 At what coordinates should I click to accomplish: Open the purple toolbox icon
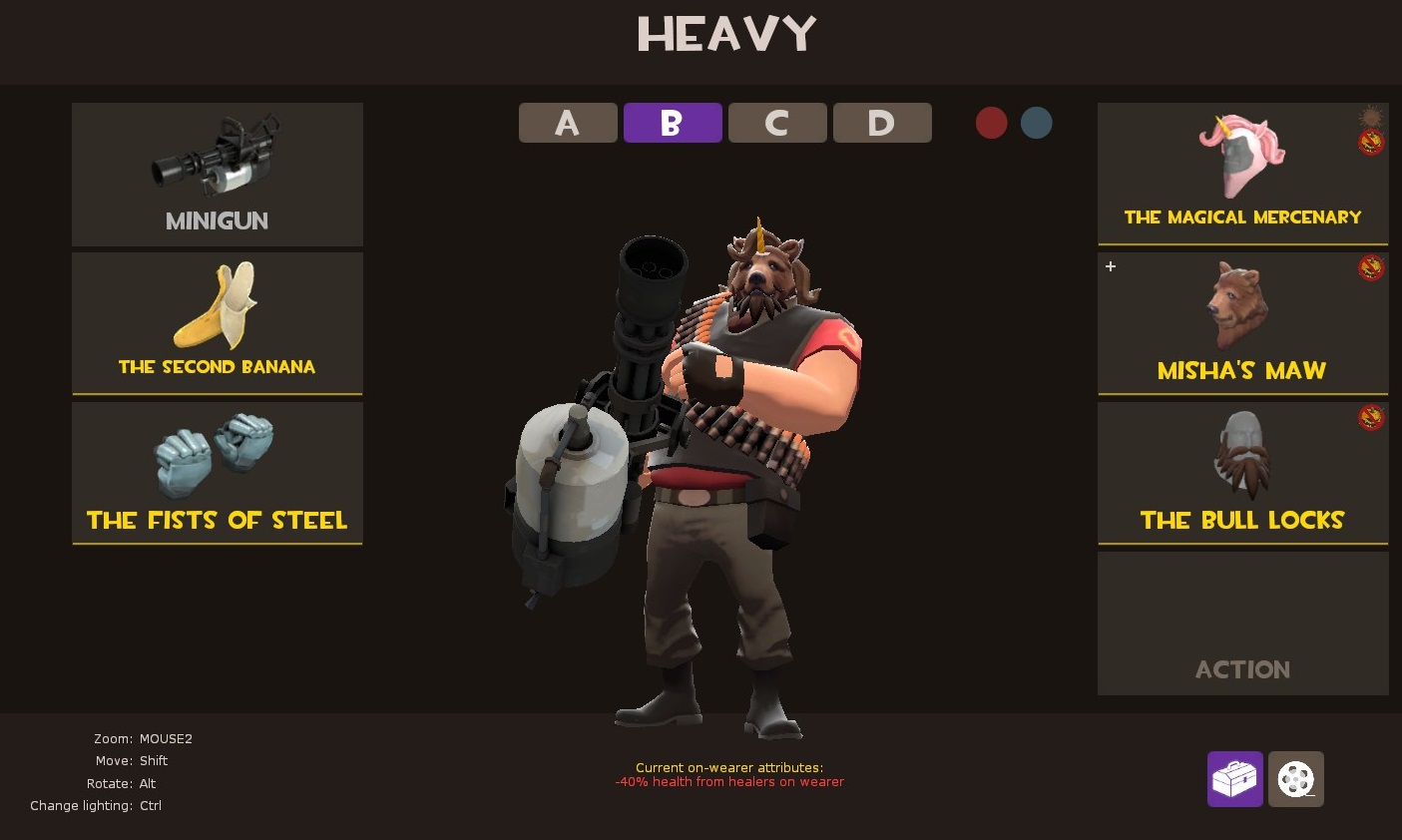1234,778
